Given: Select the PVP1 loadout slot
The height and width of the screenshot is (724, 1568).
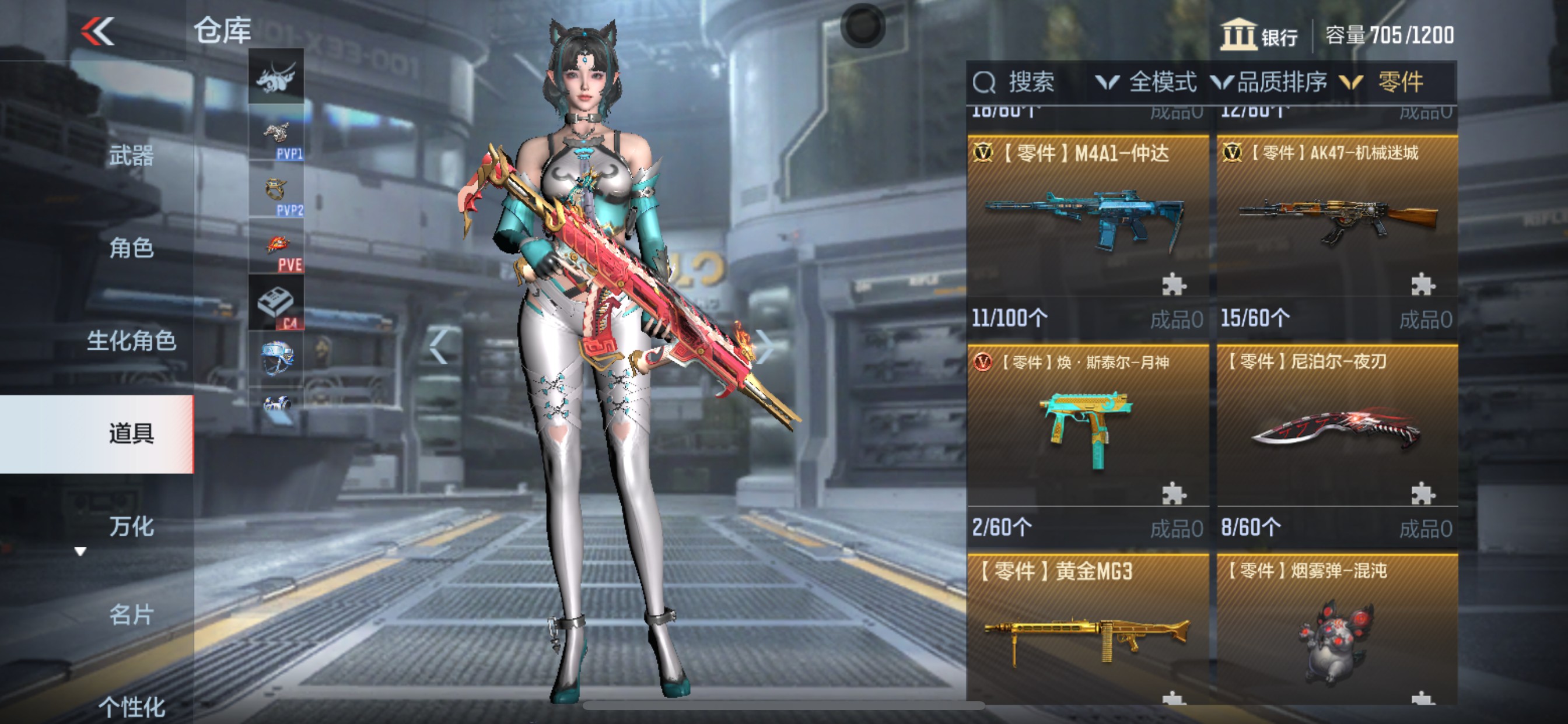Looking at the screenshot, I should coord(276,133).
